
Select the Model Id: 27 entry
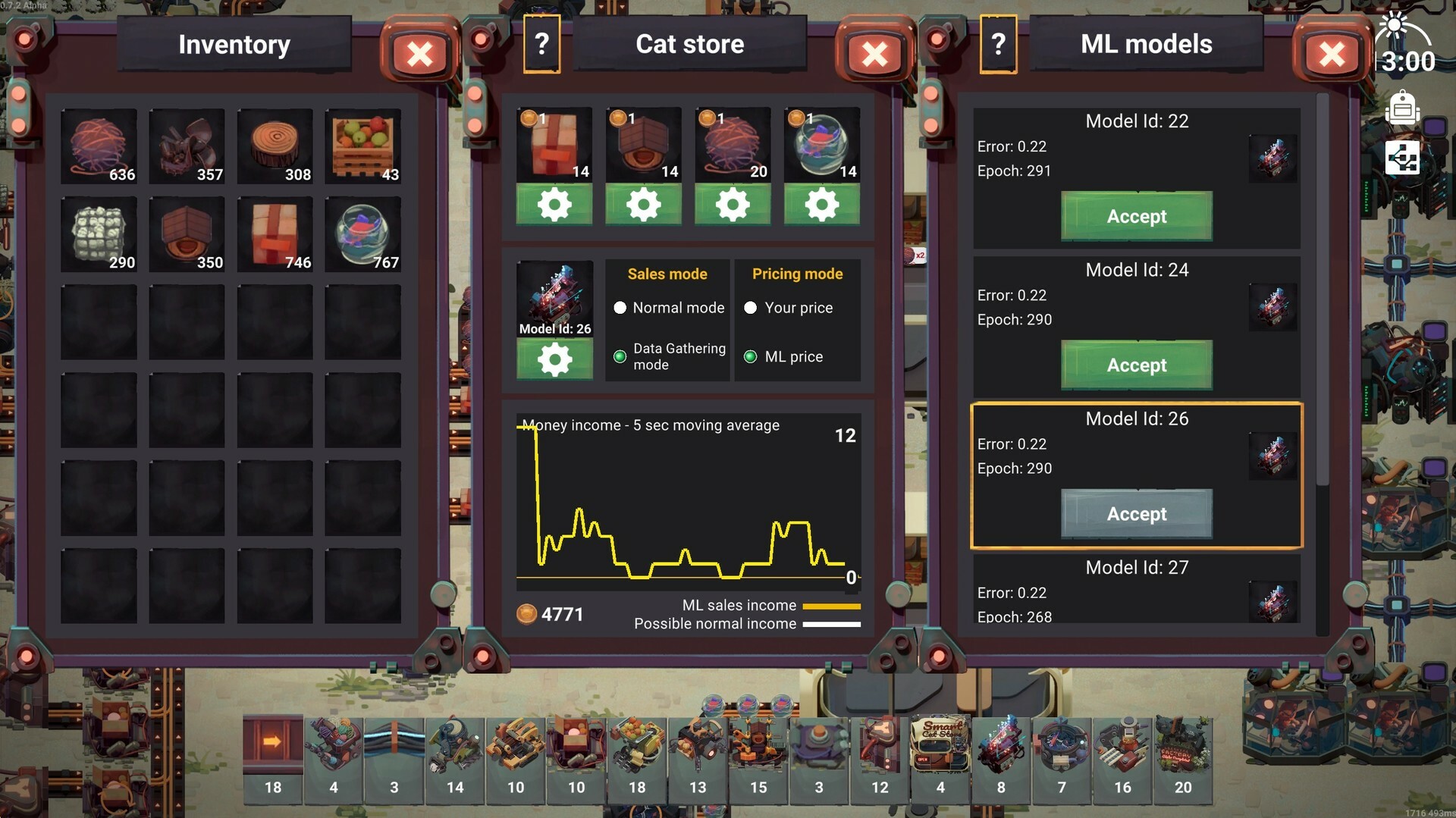1135,591
